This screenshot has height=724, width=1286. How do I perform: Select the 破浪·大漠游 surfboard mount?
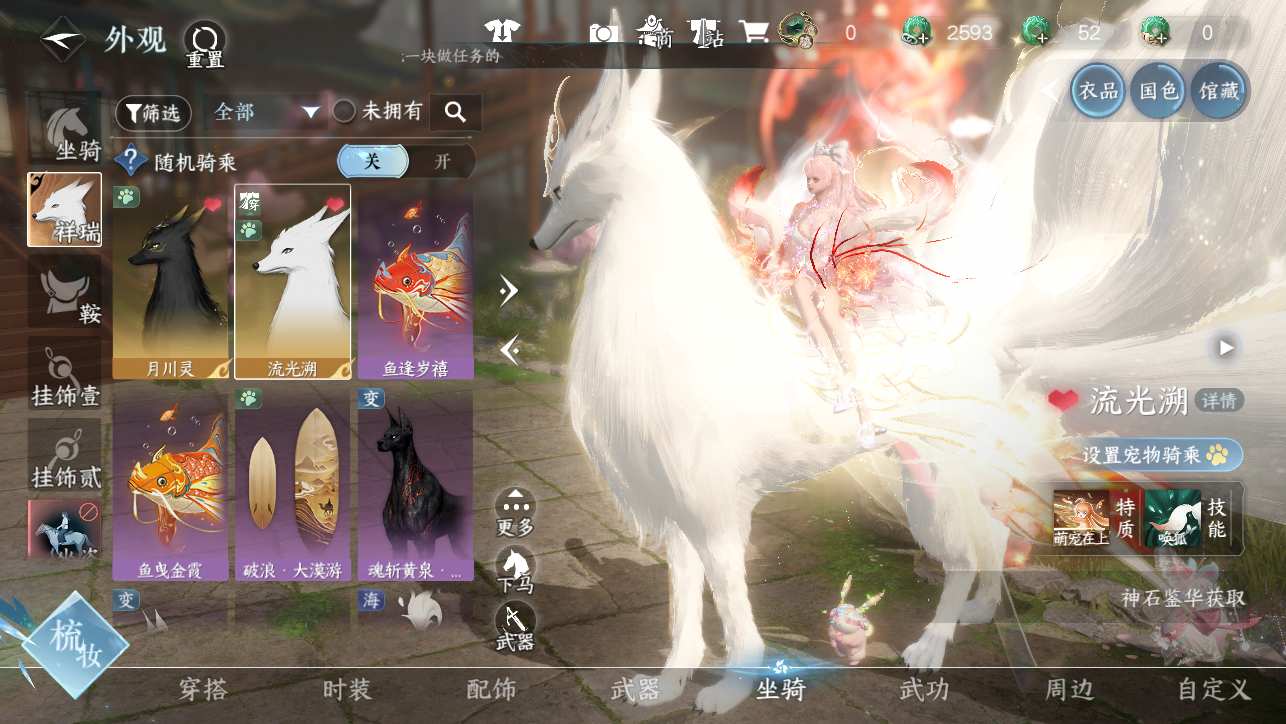click(x=292, y=485)
